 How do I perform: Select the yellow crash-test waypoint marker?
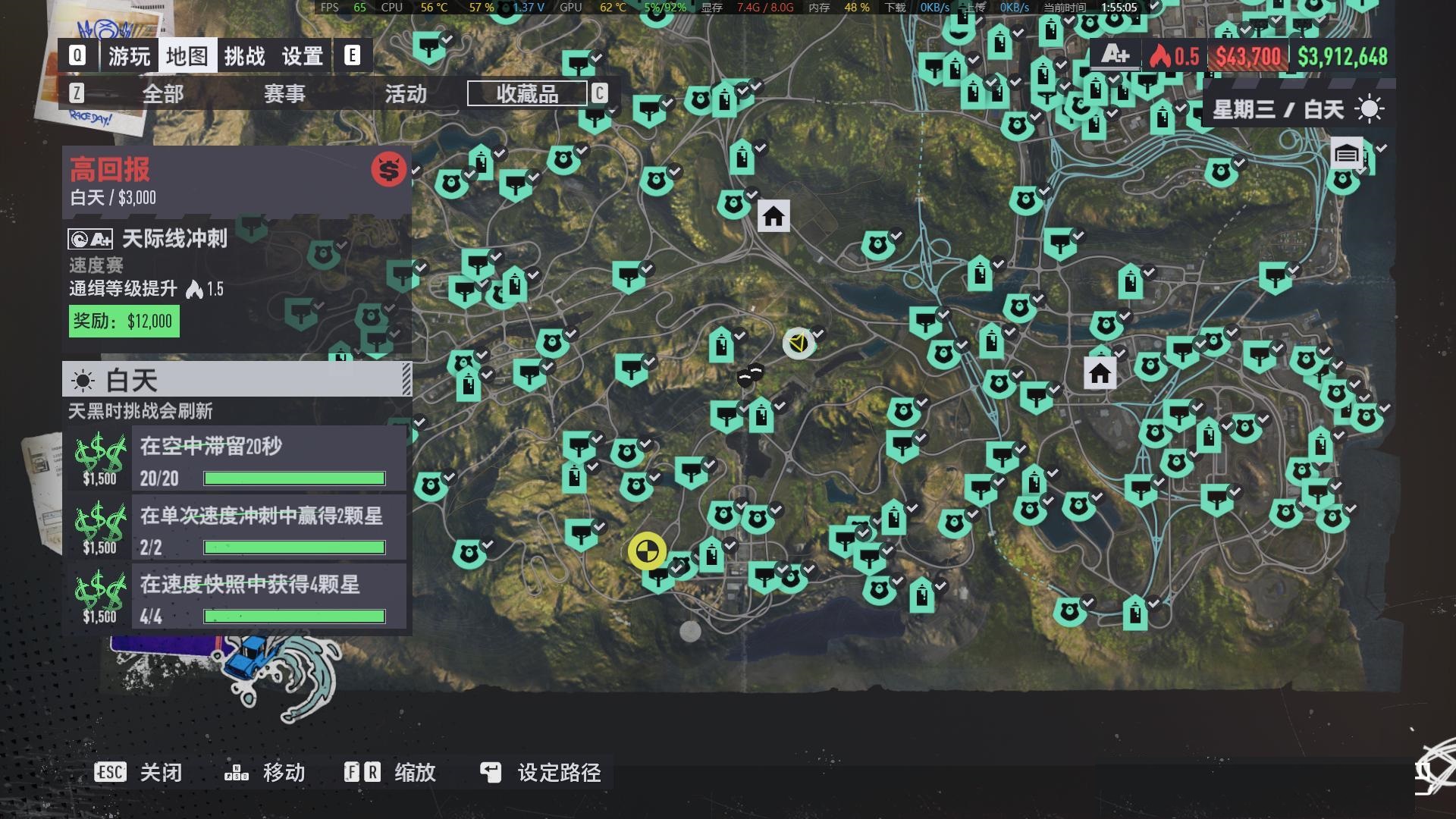pos(647,551)
